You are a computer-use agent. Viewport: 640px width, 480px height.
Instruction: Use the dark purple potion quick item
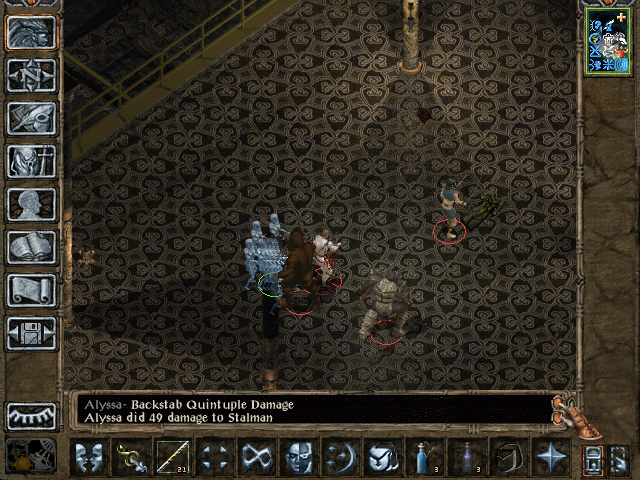(468, 458)
